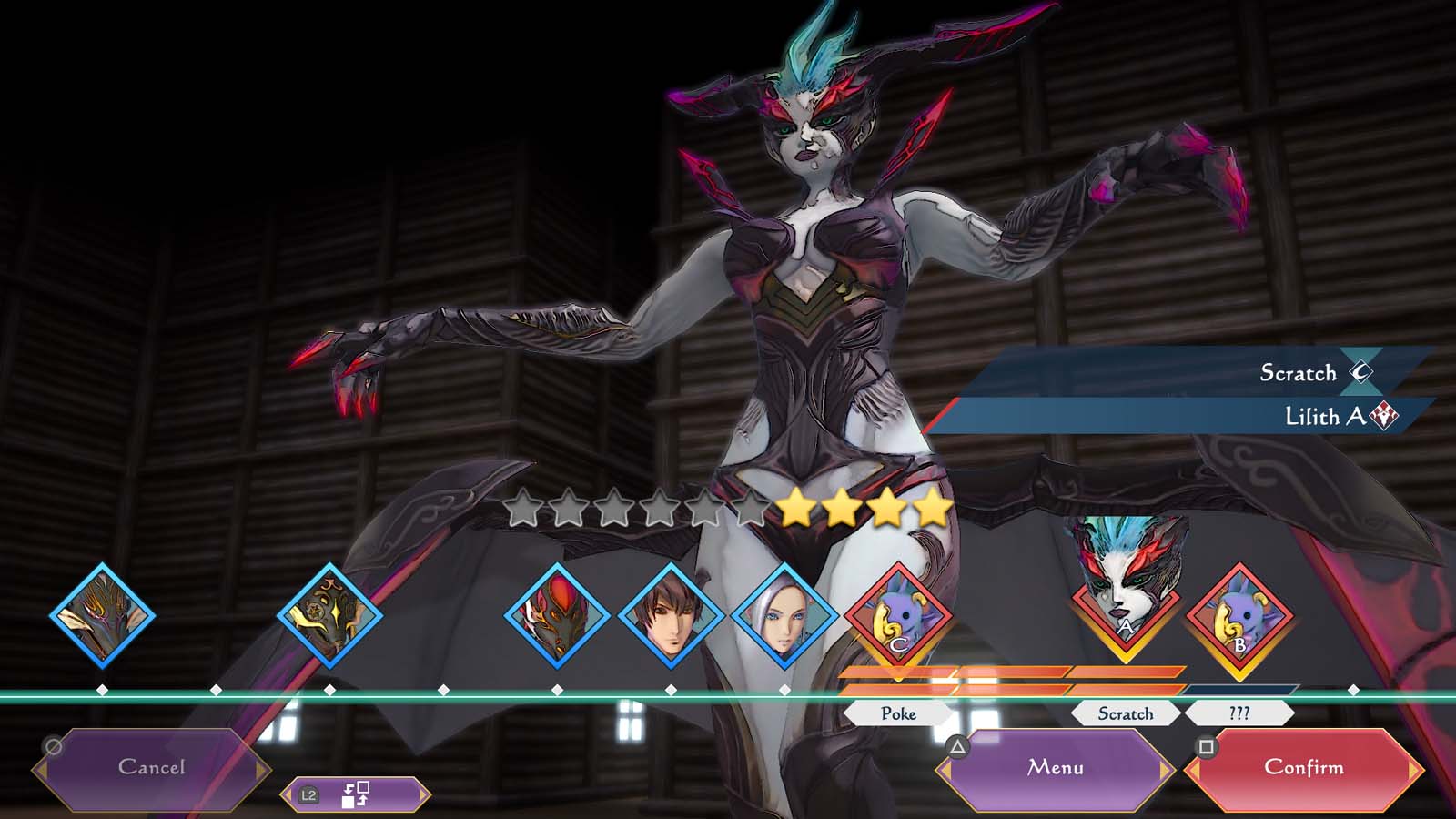Select enemy C purple creature portrait
The width and height of the screenshot is (1456, 819).
point(898,616)
